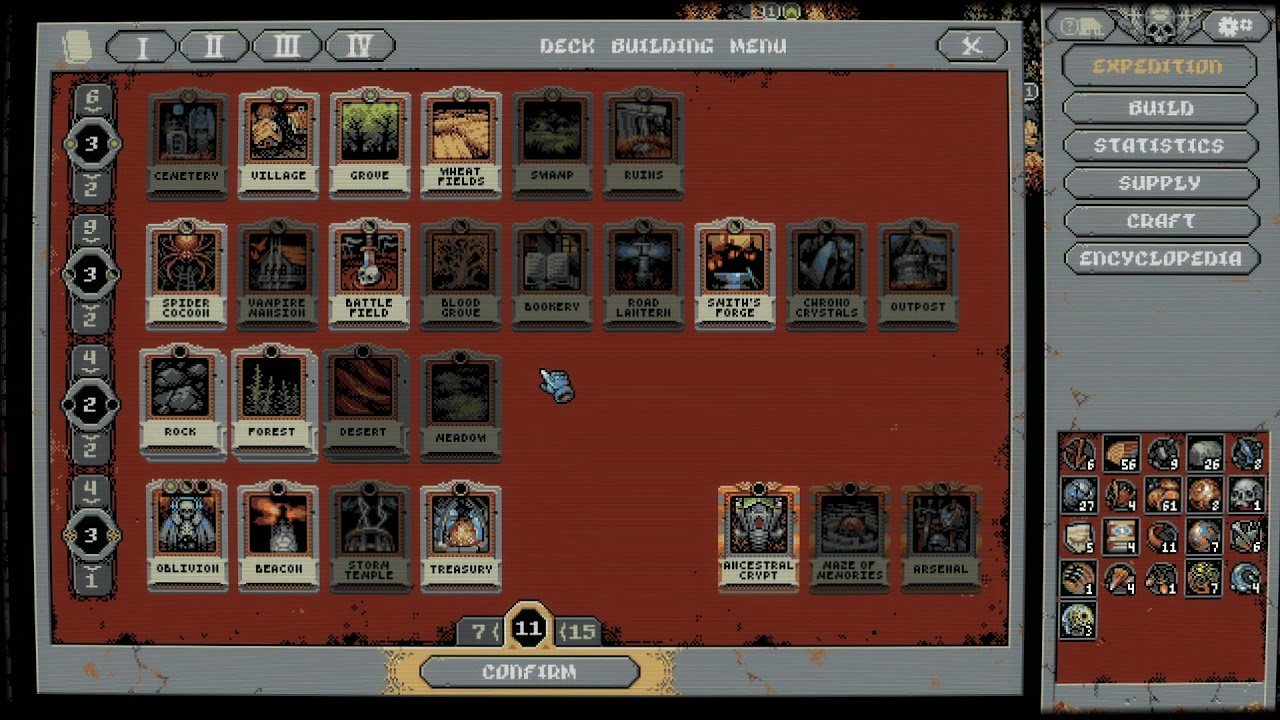Go to the Craft menu
Screen dimensions: 1280x720
coord(1159,221)
